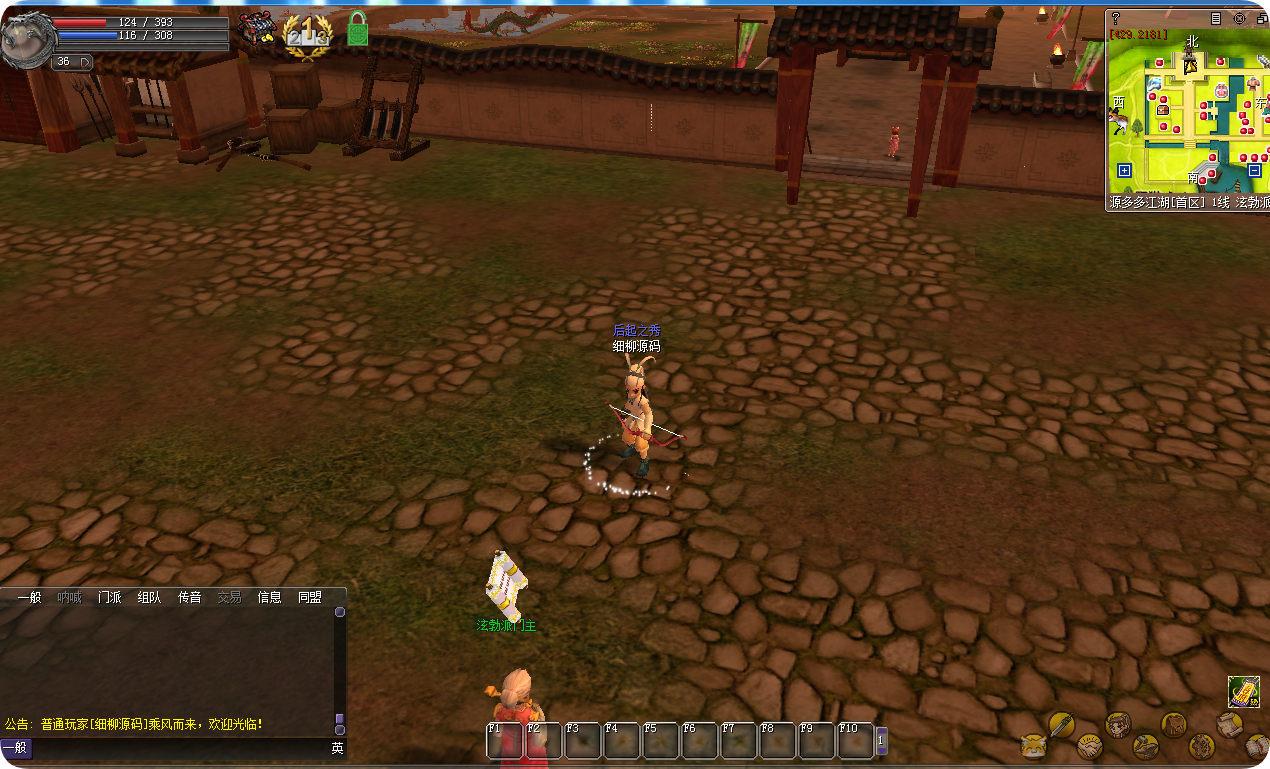Select the 同盟 chat tab
The width and height of the screenshot is (1270, 769).
pyautogui.click(x=310, y=597)
